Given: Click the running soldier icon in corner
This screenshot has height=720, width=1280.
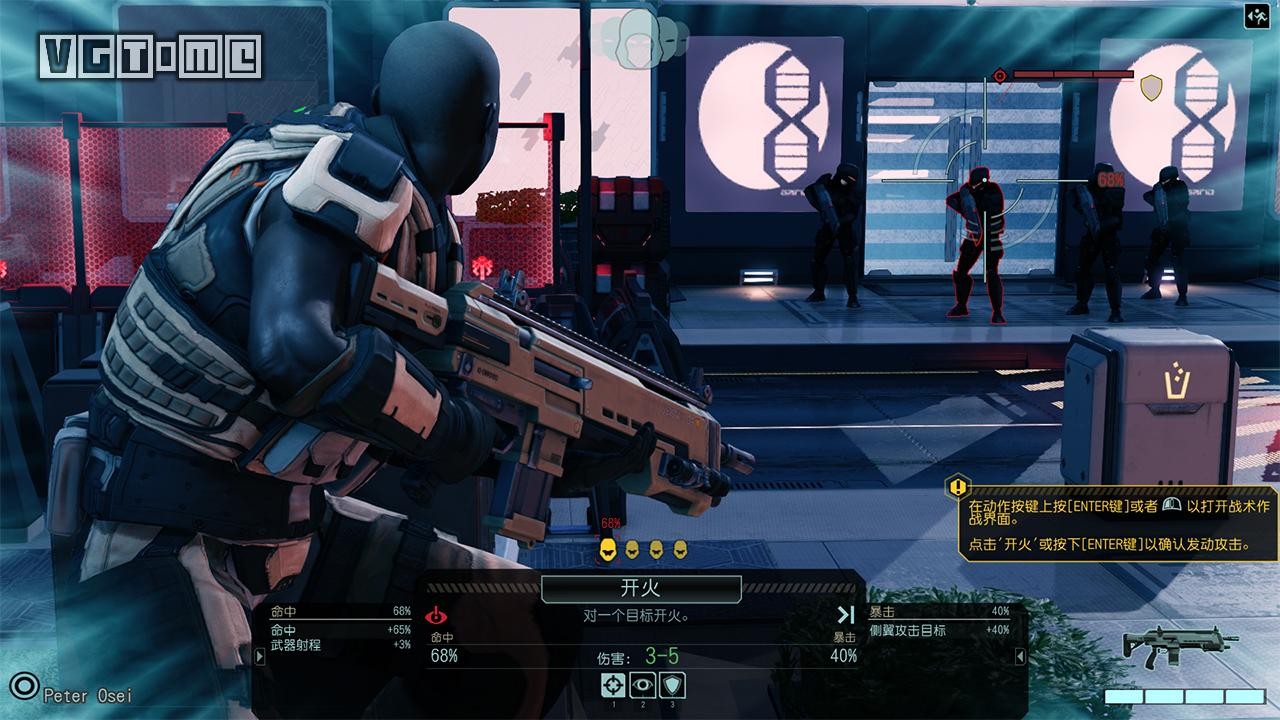Looking at the screenshot, I should [1258, 15].
